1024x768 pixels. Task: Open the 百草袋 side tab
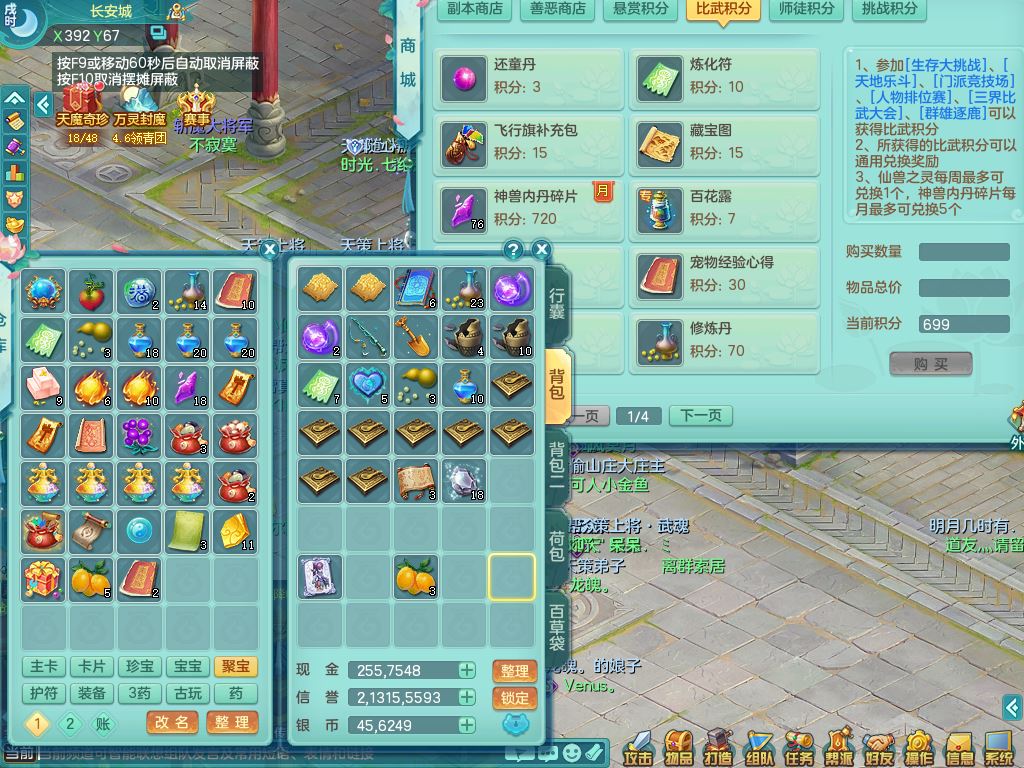(557, 628)
